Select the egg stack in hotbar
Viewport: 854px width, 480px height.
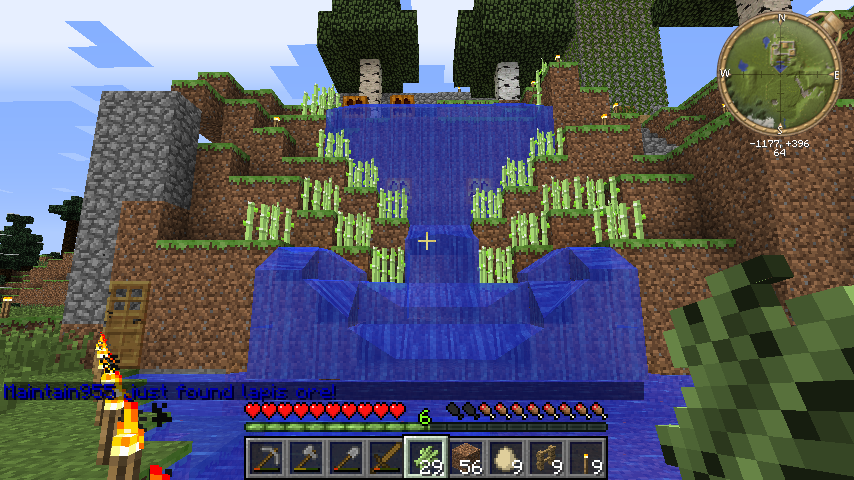click(x=505, y=458)
